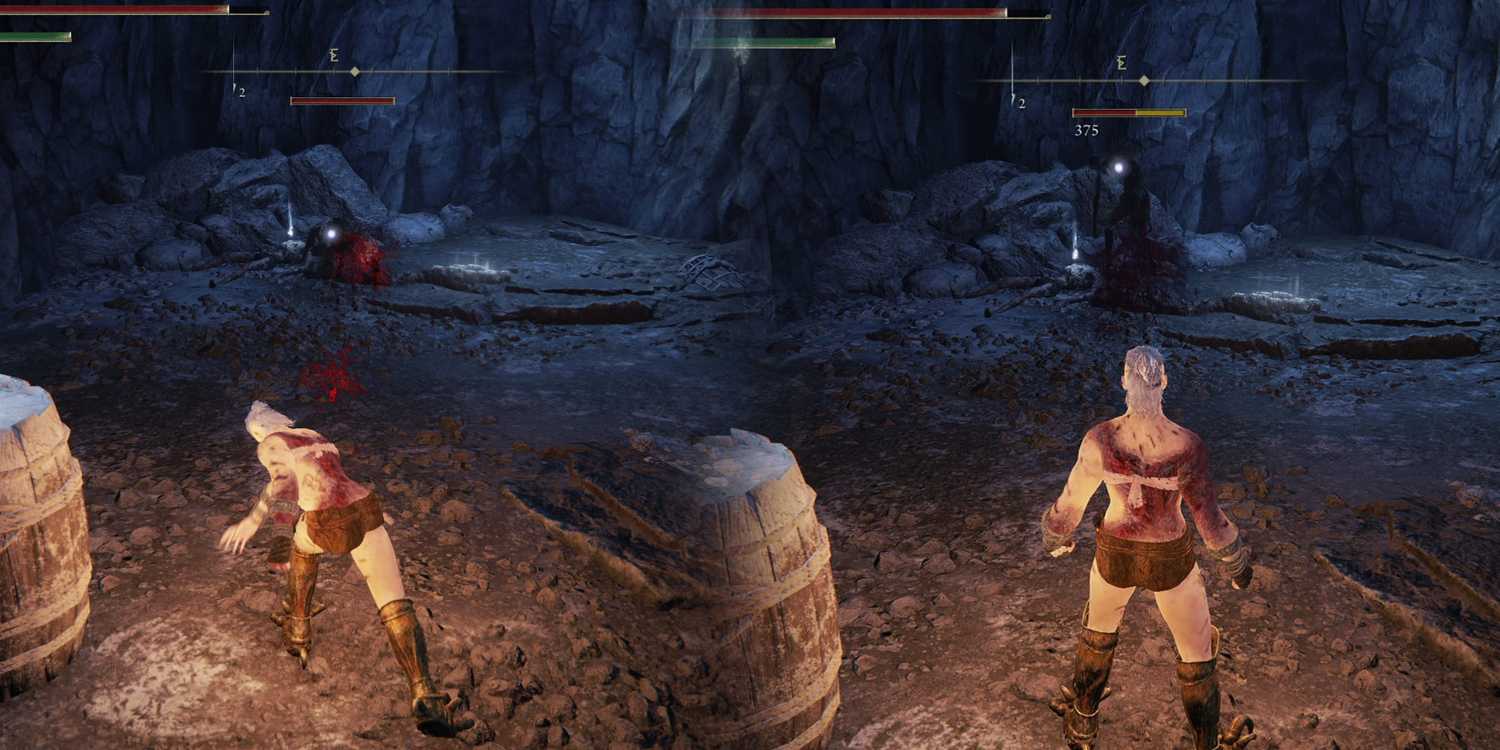
Task: Click the yellow damage chunk on enemy health bar
Action: point(1160,113)
